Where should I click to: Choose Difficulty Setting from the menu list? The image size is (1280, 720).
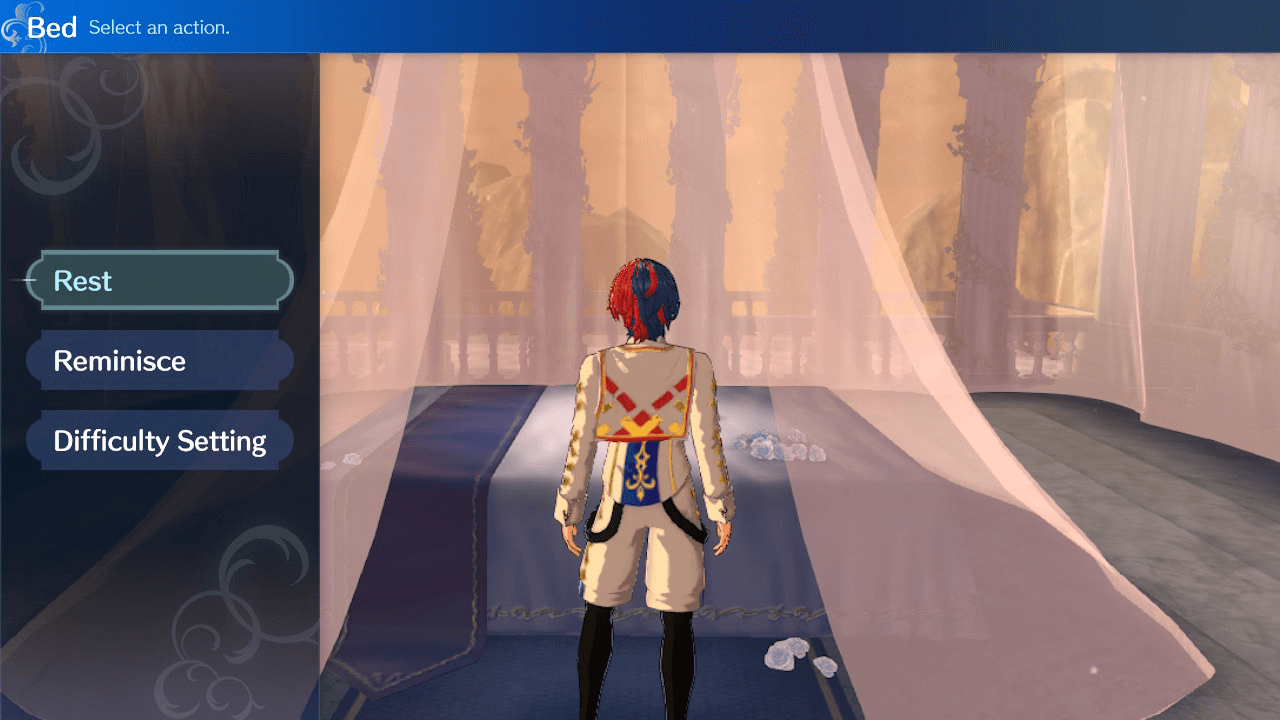[x=159, y=440]
